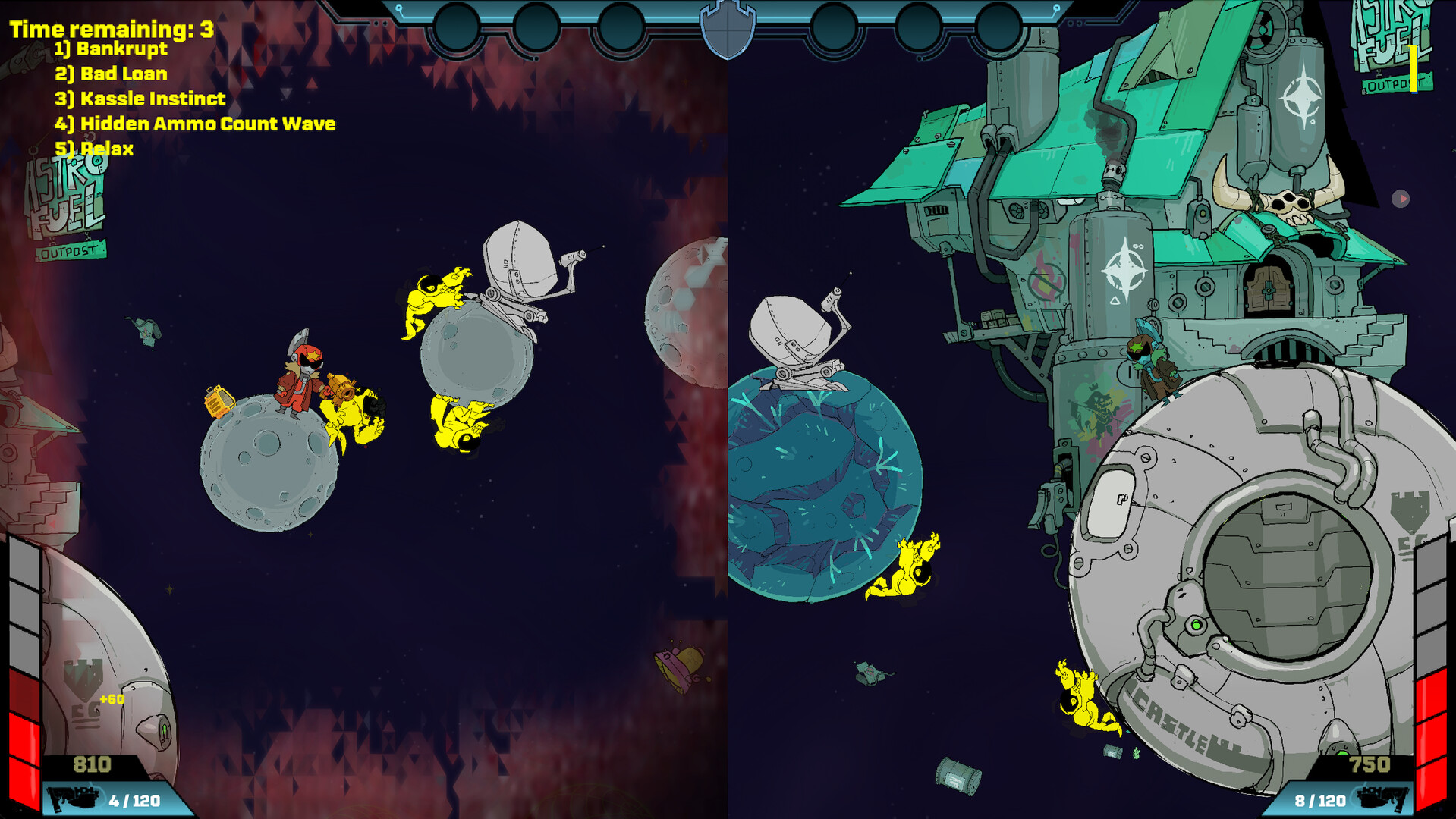1456x819 pixels.
Task: Click the castle tower emblem on left health bar
Action: pyautogui.click(x=83, y=677)
